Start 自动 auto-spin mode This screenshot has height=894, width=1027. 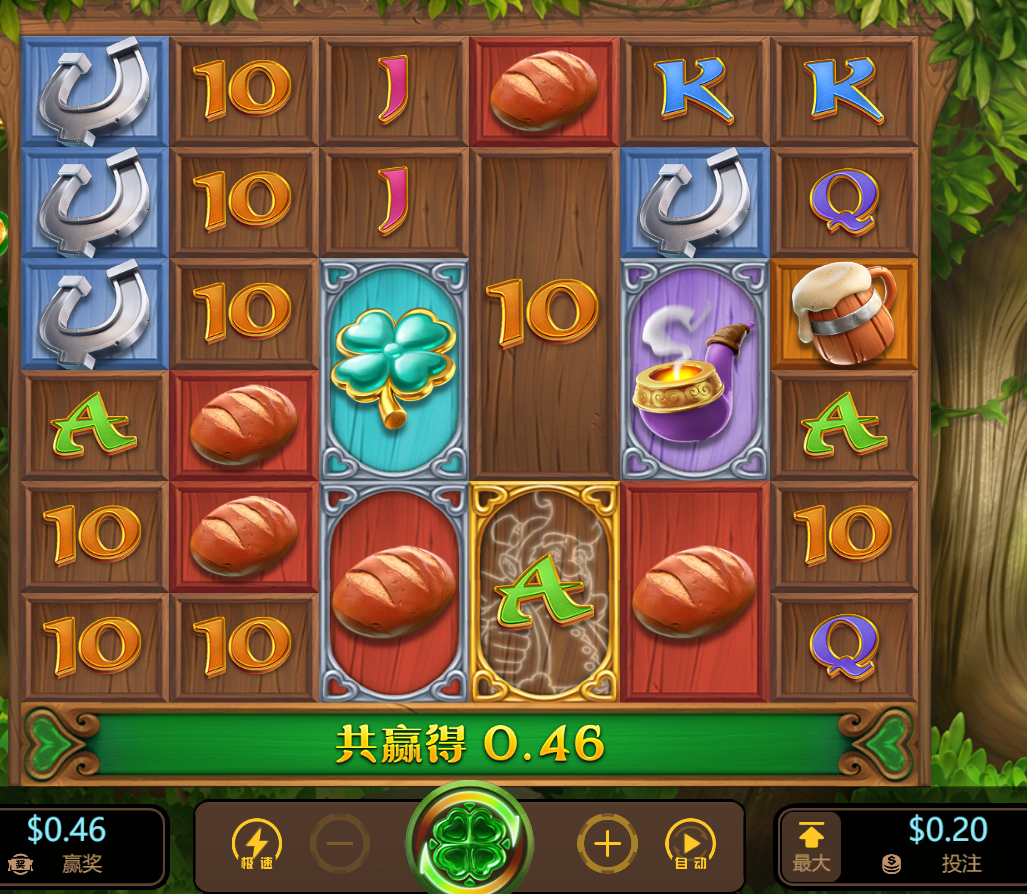pos(690,844)
